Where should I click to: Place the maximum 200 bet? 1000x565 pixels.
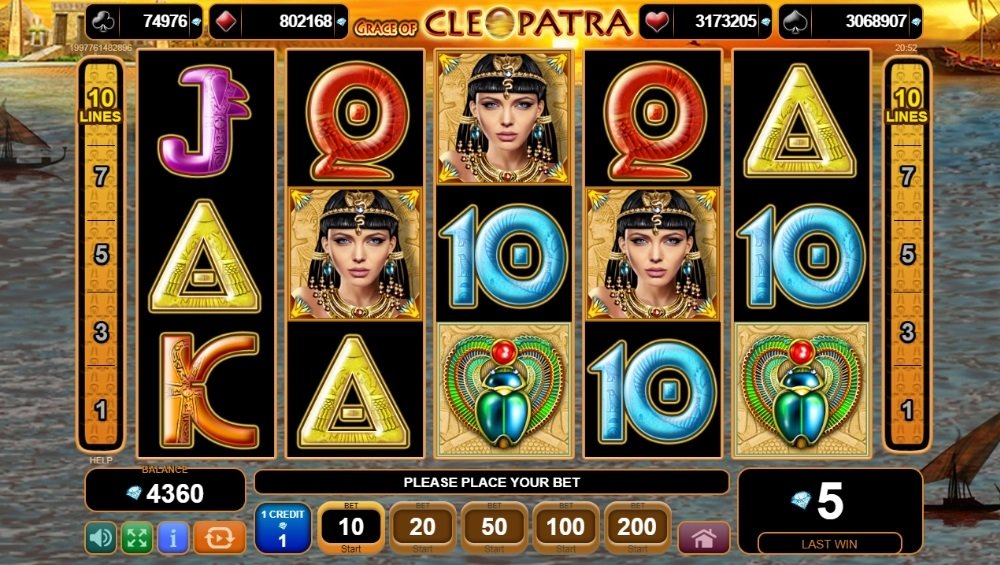(638, 528)
